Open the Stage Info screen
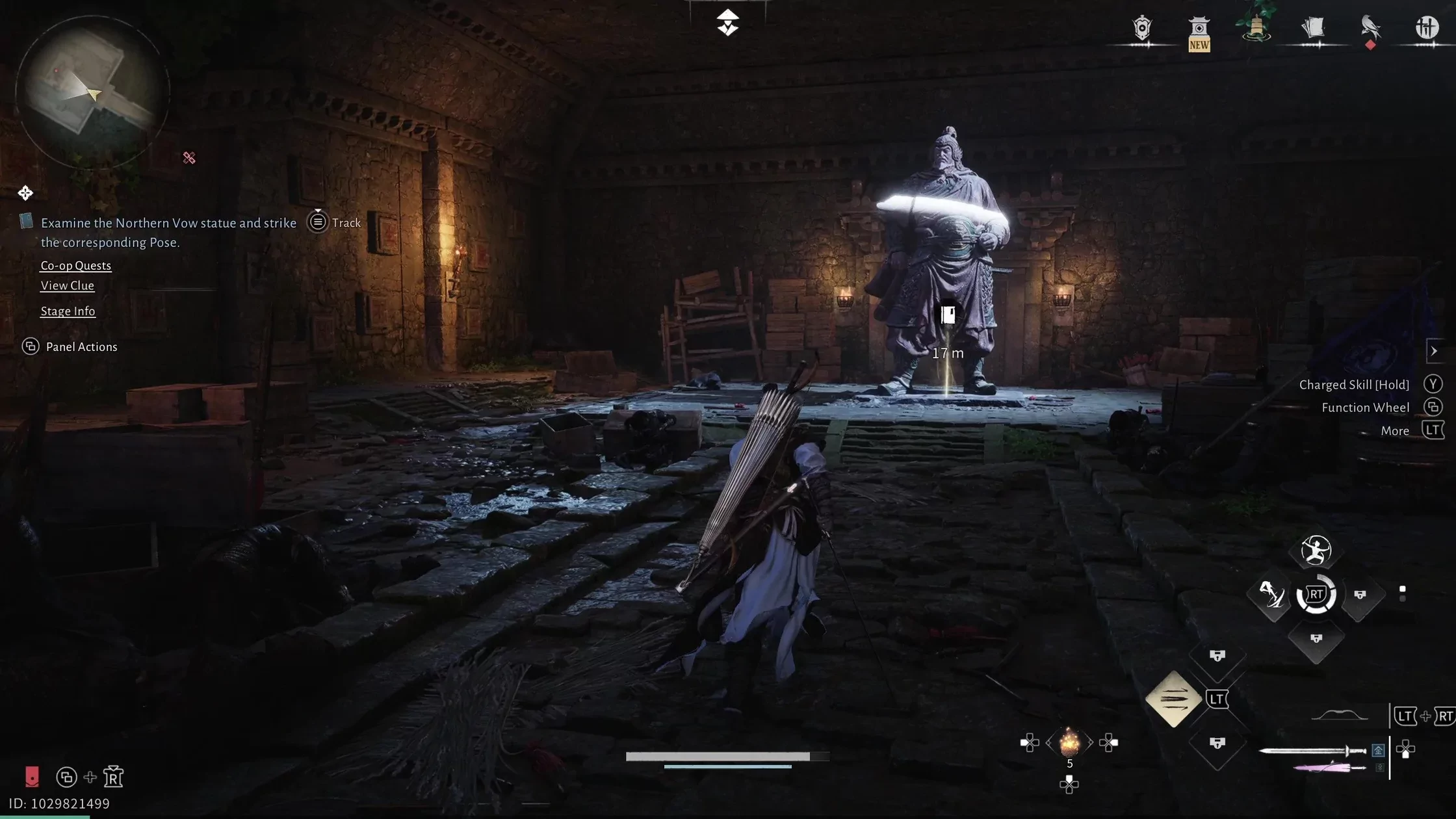 coord(68,311)
